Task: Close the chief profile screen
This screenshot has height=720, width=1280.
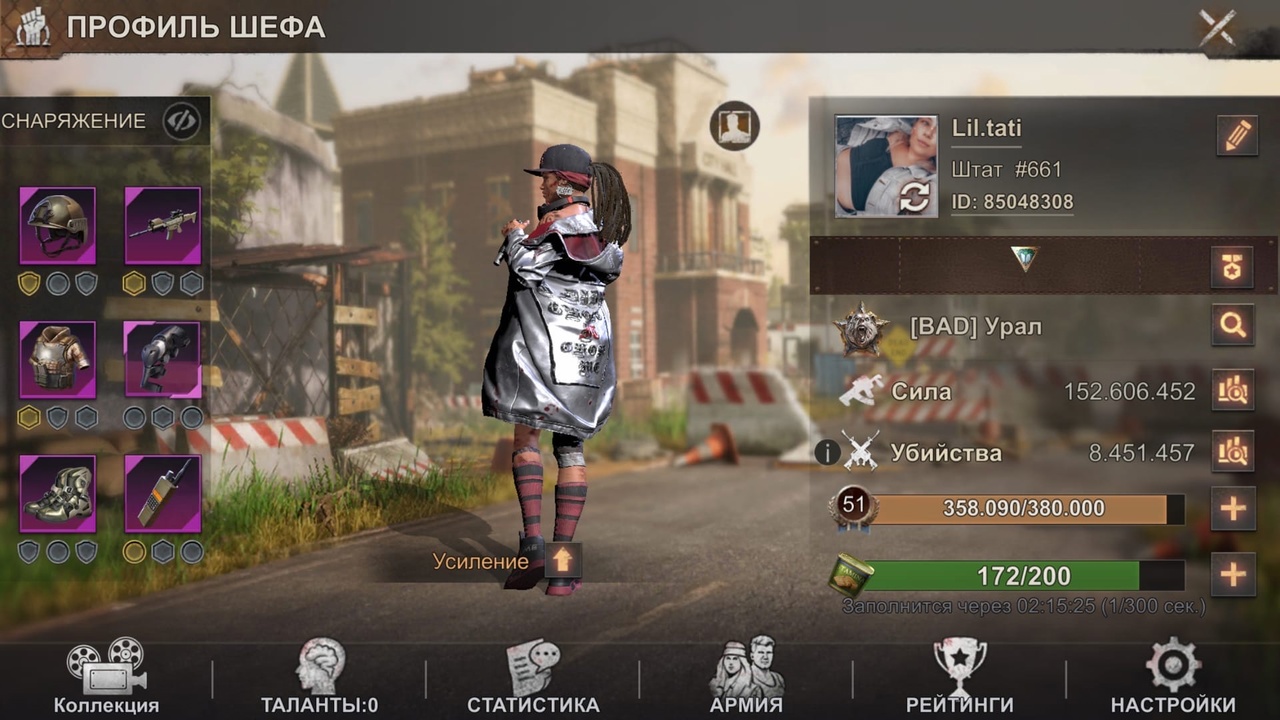Action: [1217, 28]
